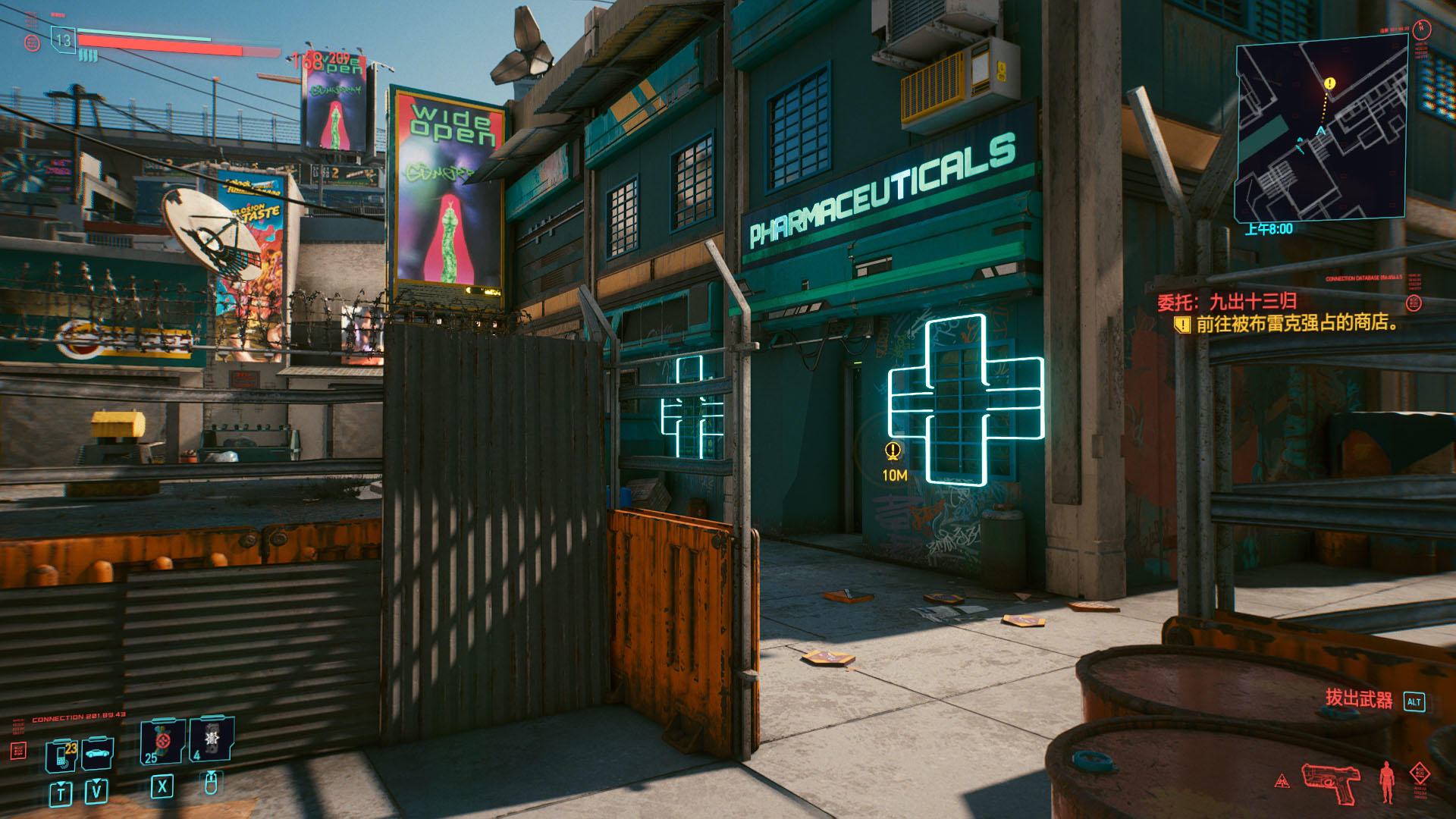Open the phone slot with 23 messages
The height and width of the screenshot is (819, 1456).
click(x=61, y=754)
